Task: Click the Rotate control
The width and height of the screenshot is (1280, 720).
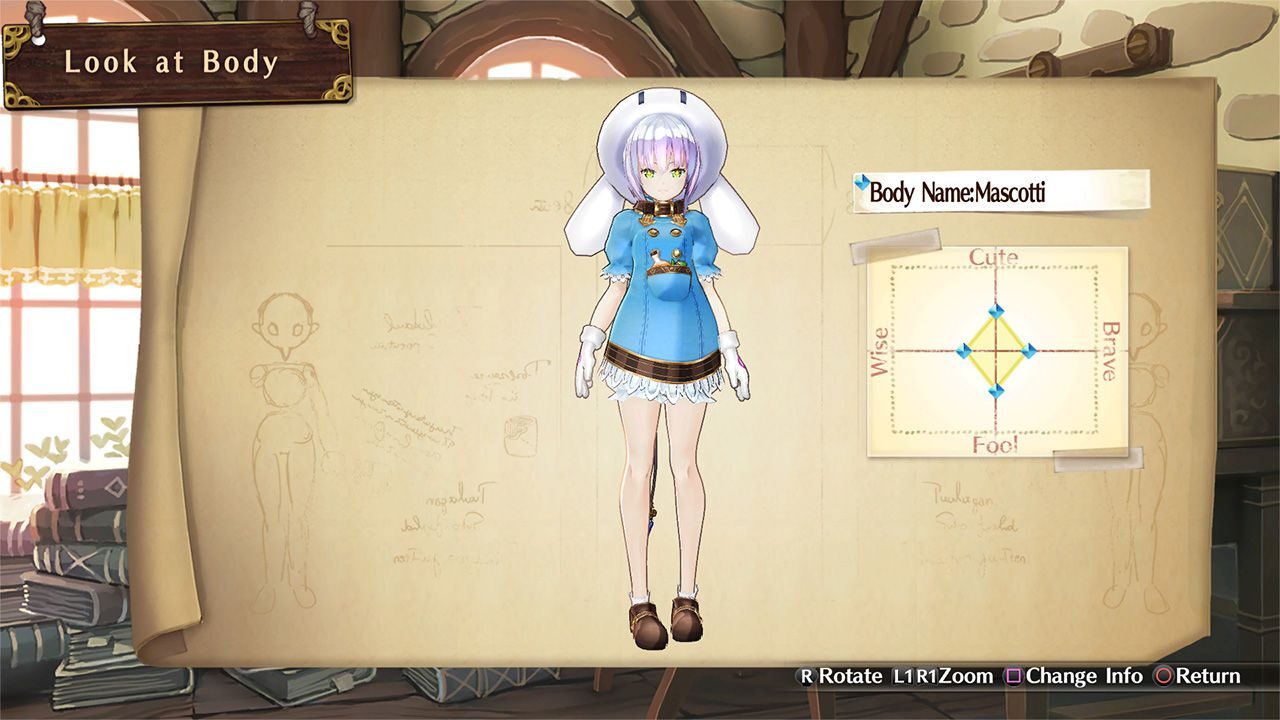Action: [x=848, y=676]
